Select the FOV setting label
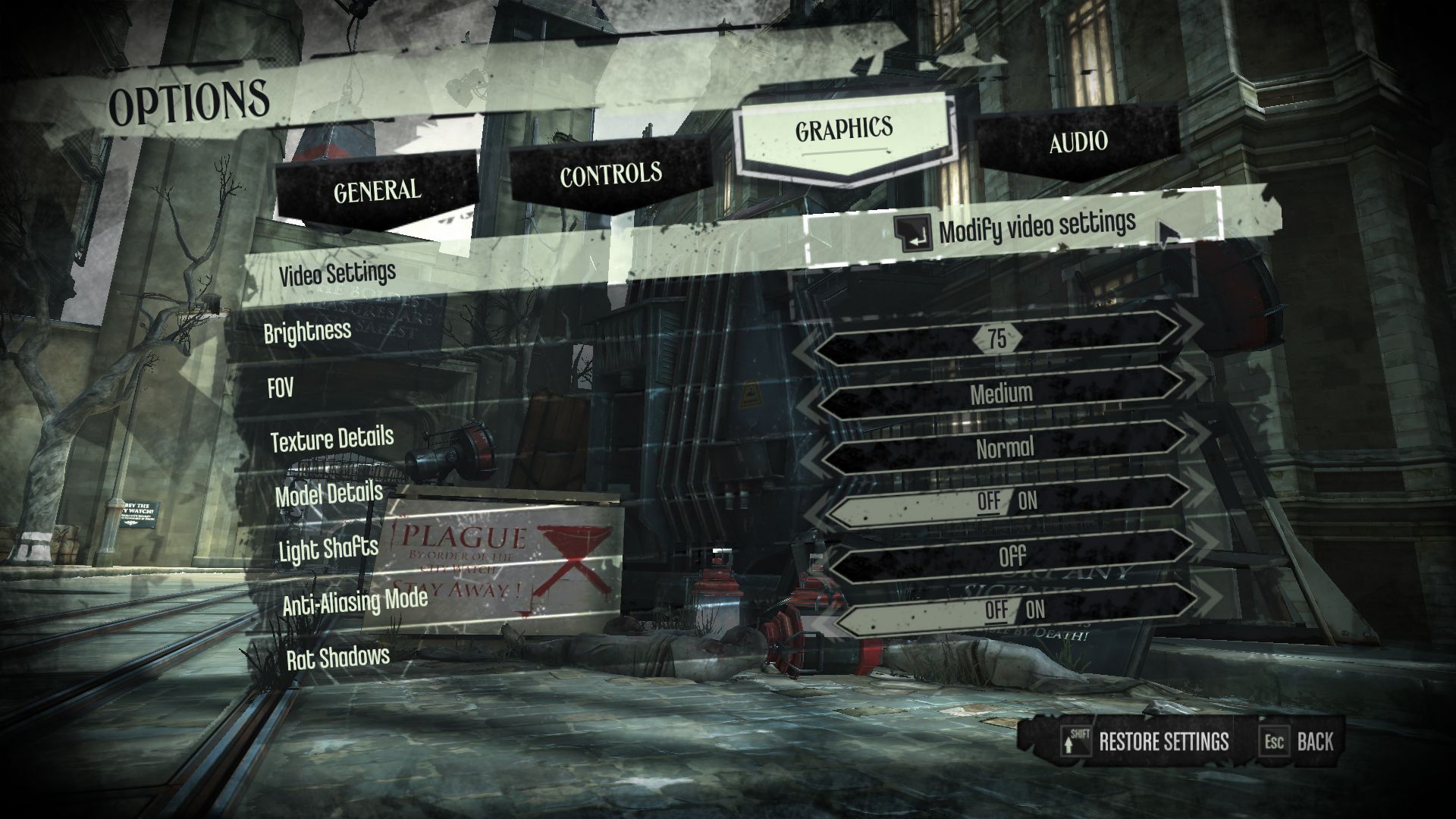Screen dimensions: 1456x819 pyautogui.click(x=281, y=388)
